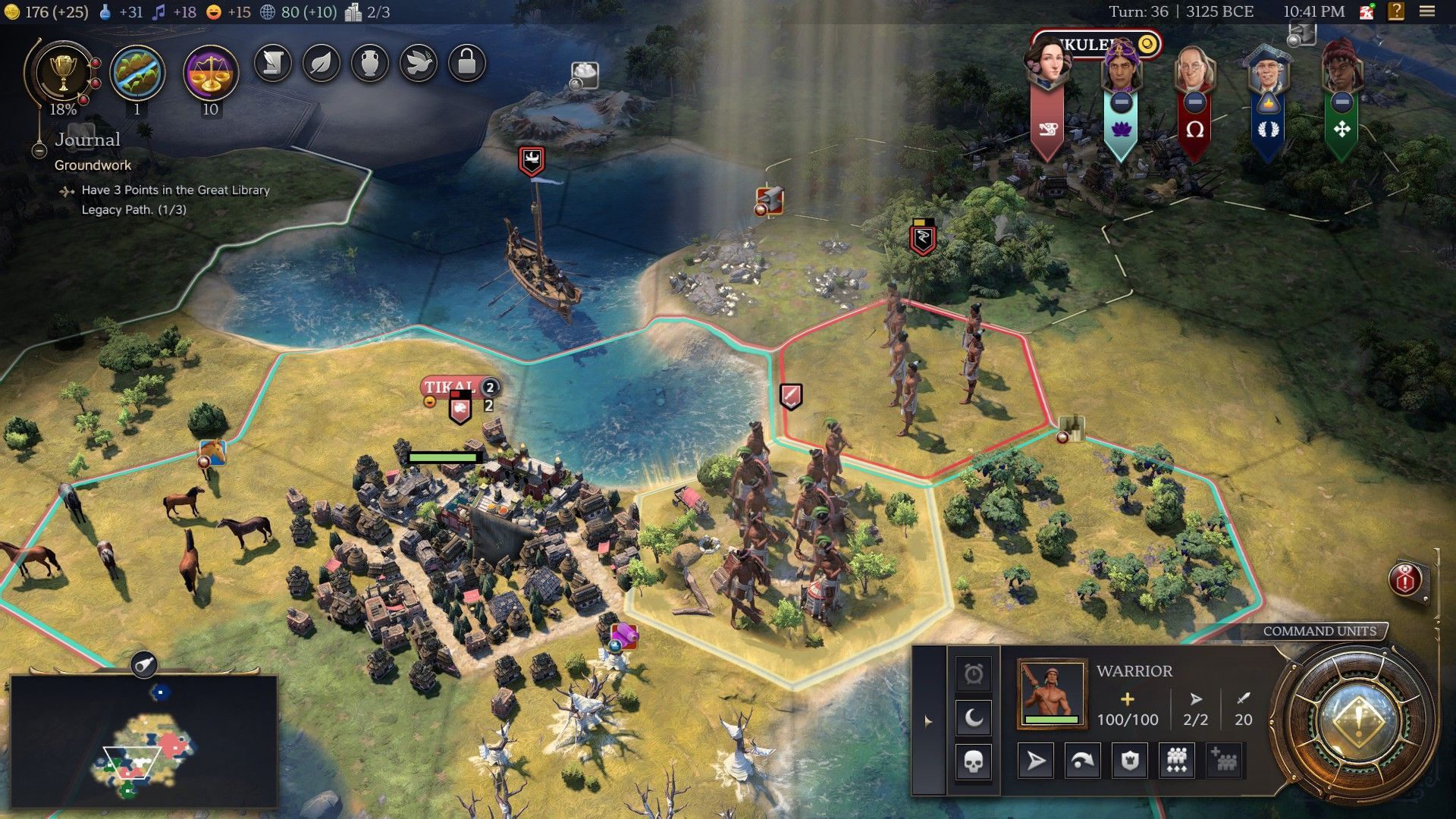
Task: Collapse the Journal quest tracker
Action: 39,150
